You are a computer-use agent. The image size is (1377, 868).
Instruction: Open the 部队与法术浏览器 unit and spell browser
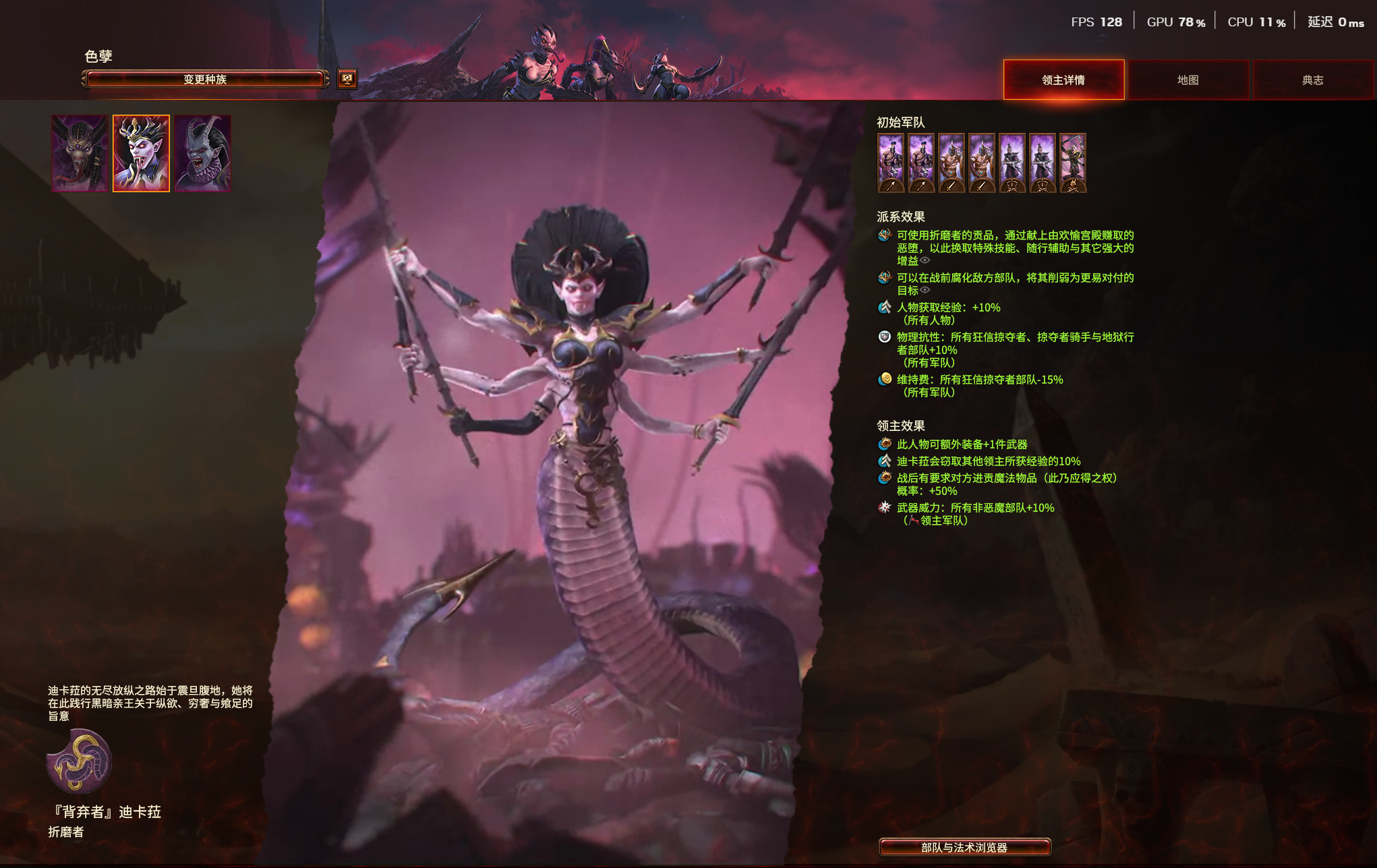(964, 847)
